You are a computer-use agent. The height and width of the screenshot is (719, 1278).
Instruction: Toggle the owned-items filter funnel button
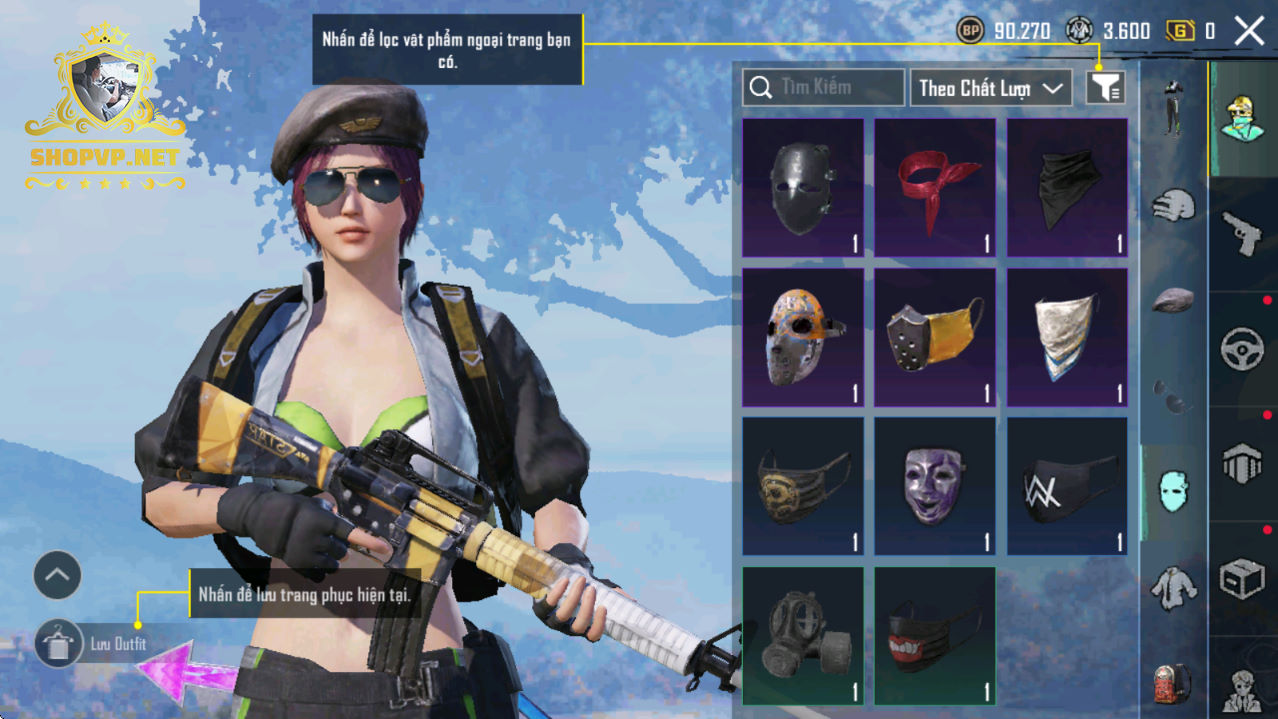pos(1105,88)
